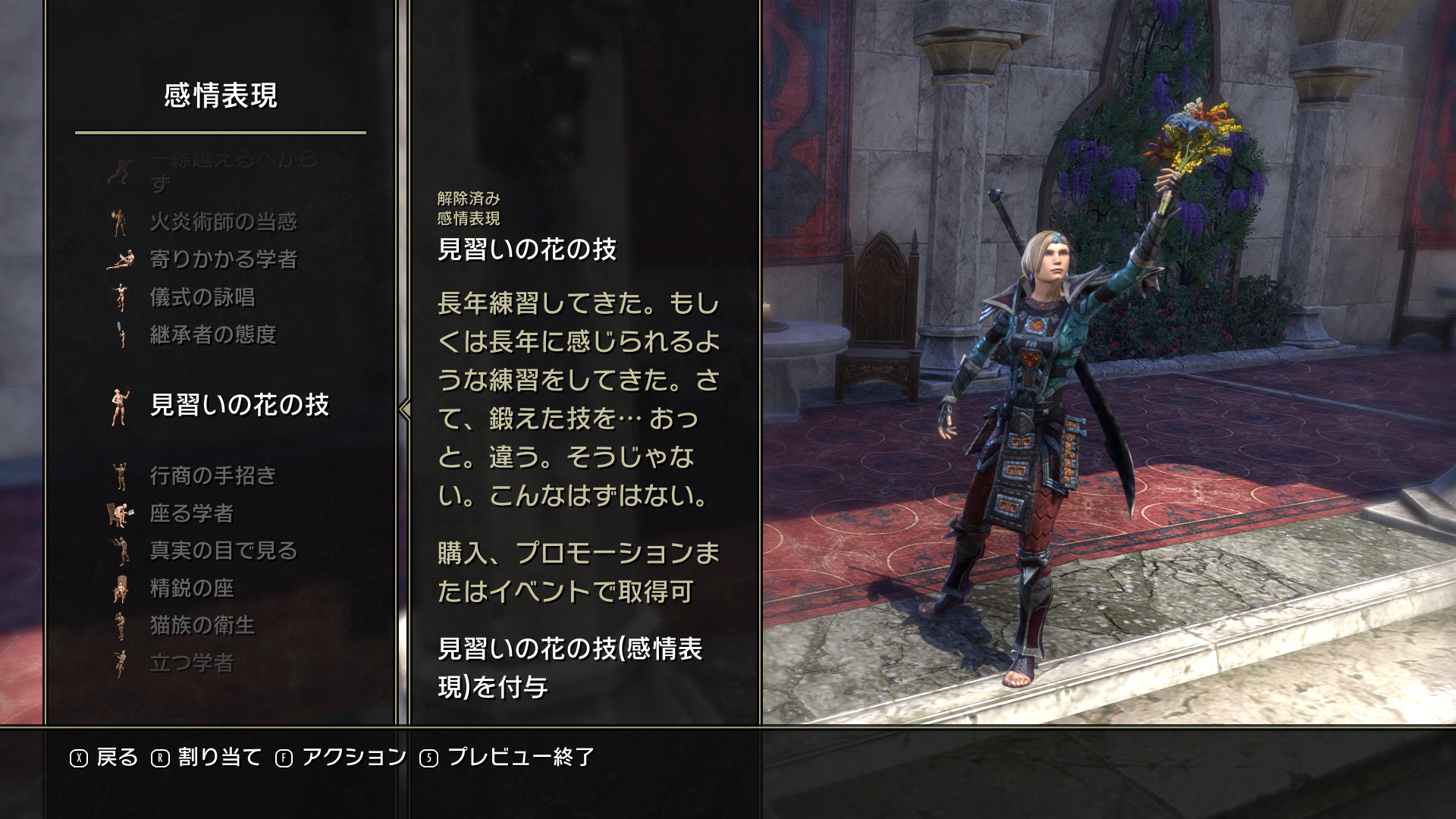Select 真実の目で見る emote entry
This screenshot has height=819, width=1456.
pyautogui.click(x=223, y=551)
